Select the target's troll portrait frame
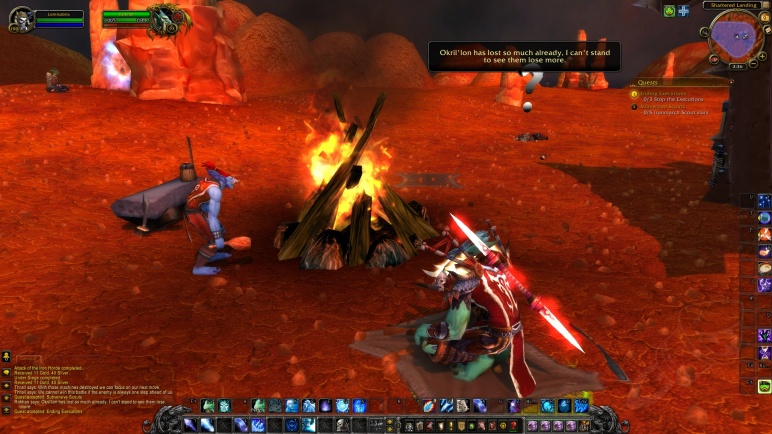This screenshot has width=772, height=434. coord(165,19)
